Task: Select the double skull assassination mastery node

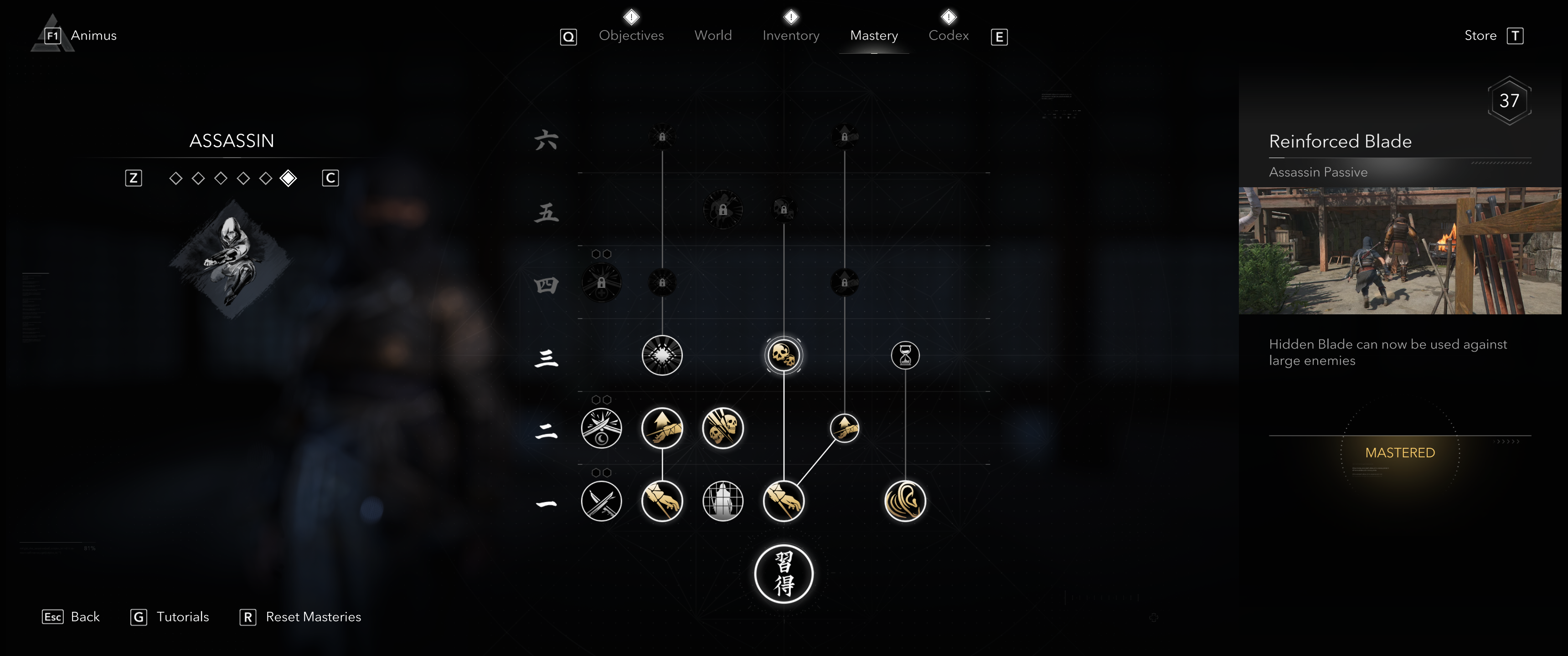Action: [784, 355]
